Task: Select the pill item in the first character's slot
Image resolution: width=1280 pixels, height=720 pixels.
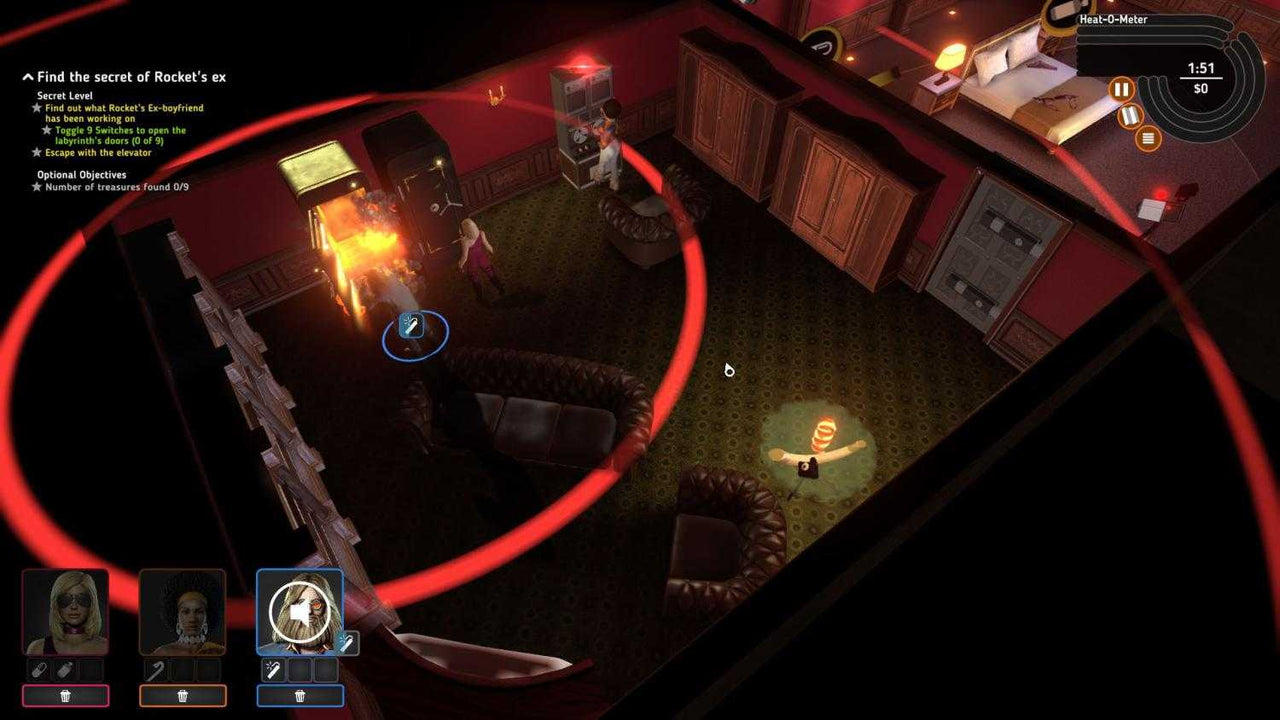Action: pos(37,669)
